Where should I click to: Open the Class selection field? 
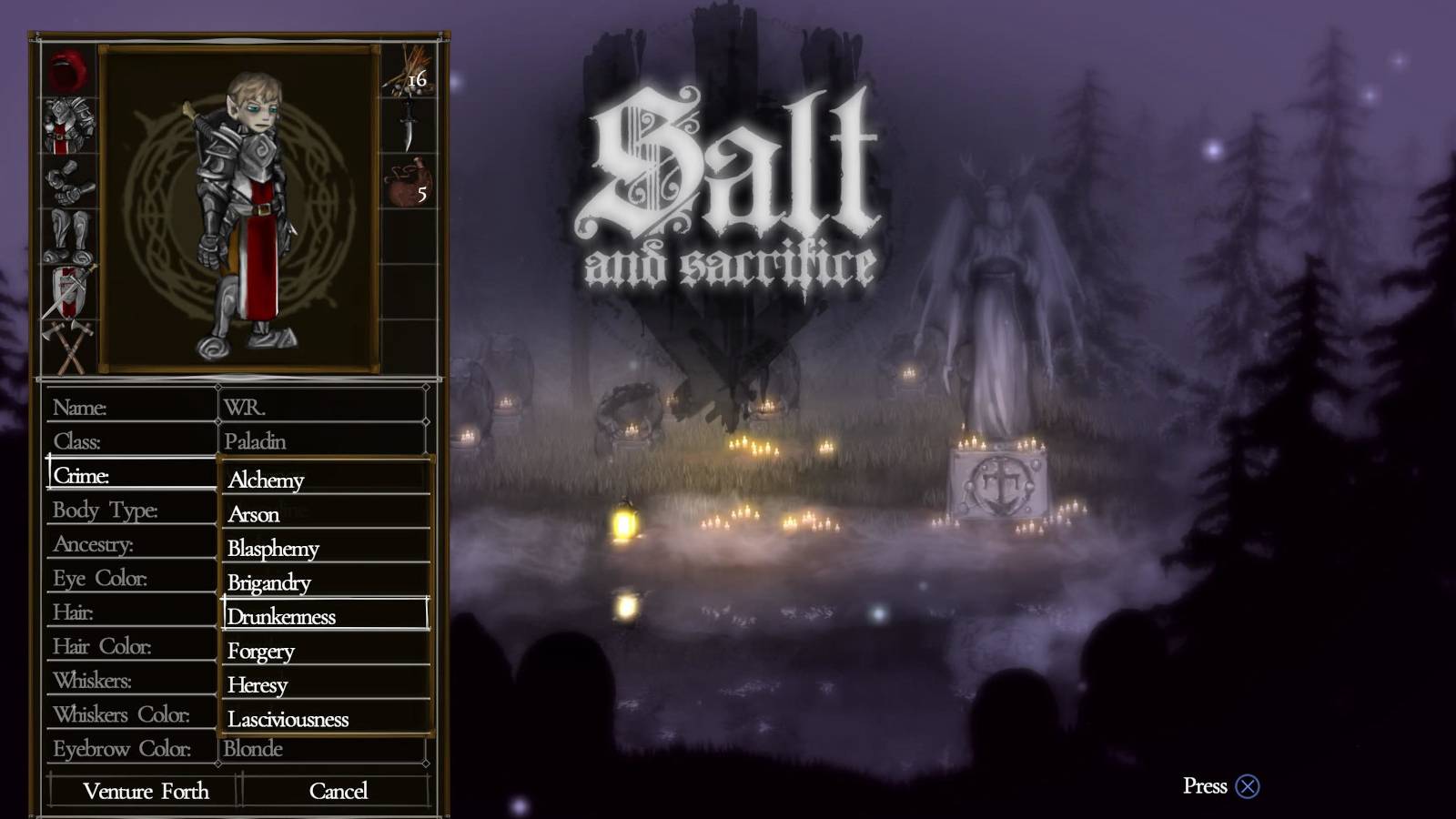pyautogui.click(x=132, y=441)
